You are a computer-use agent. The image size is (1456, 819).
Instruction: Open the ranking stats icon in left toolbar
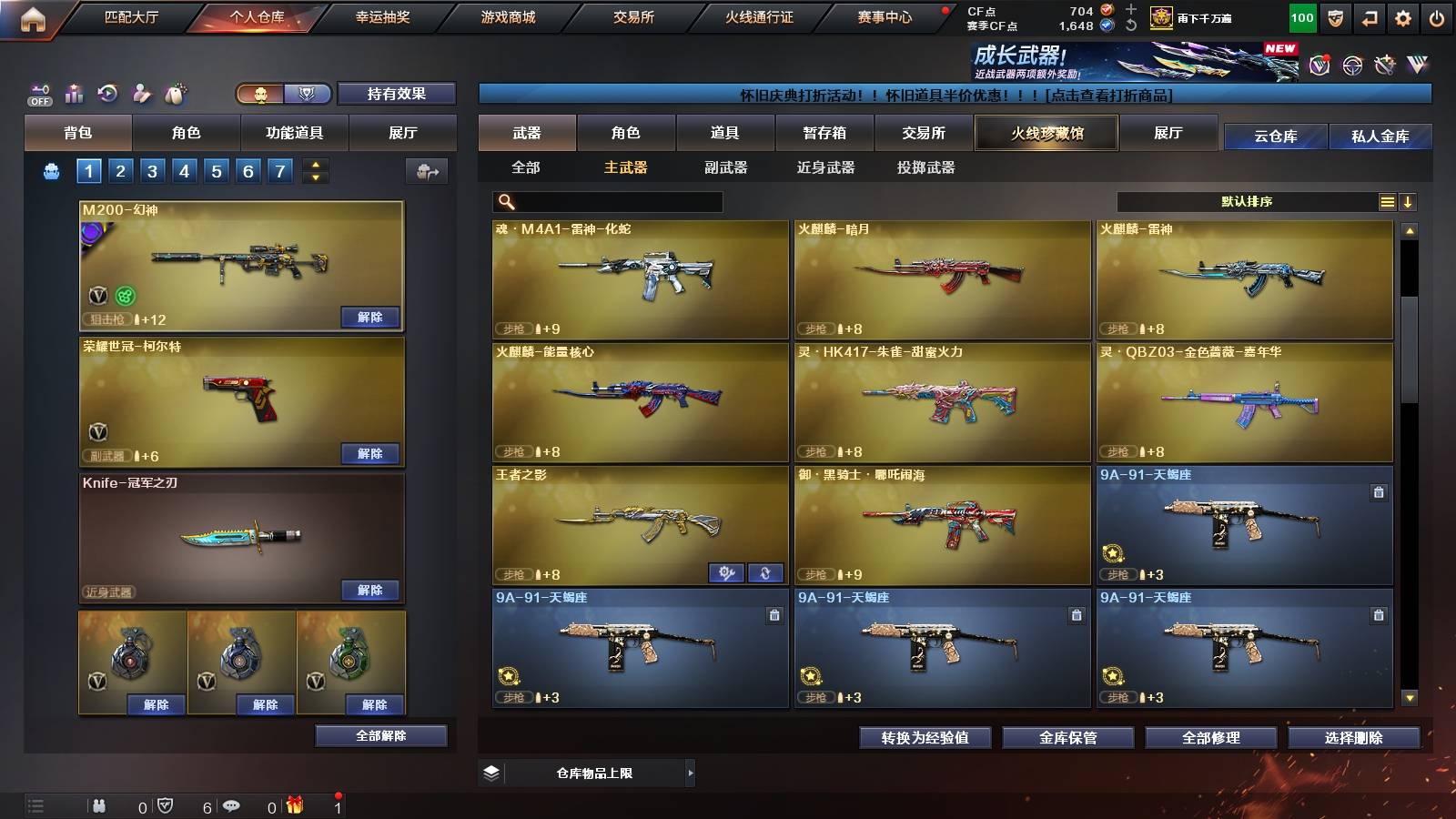pos(73,93)
